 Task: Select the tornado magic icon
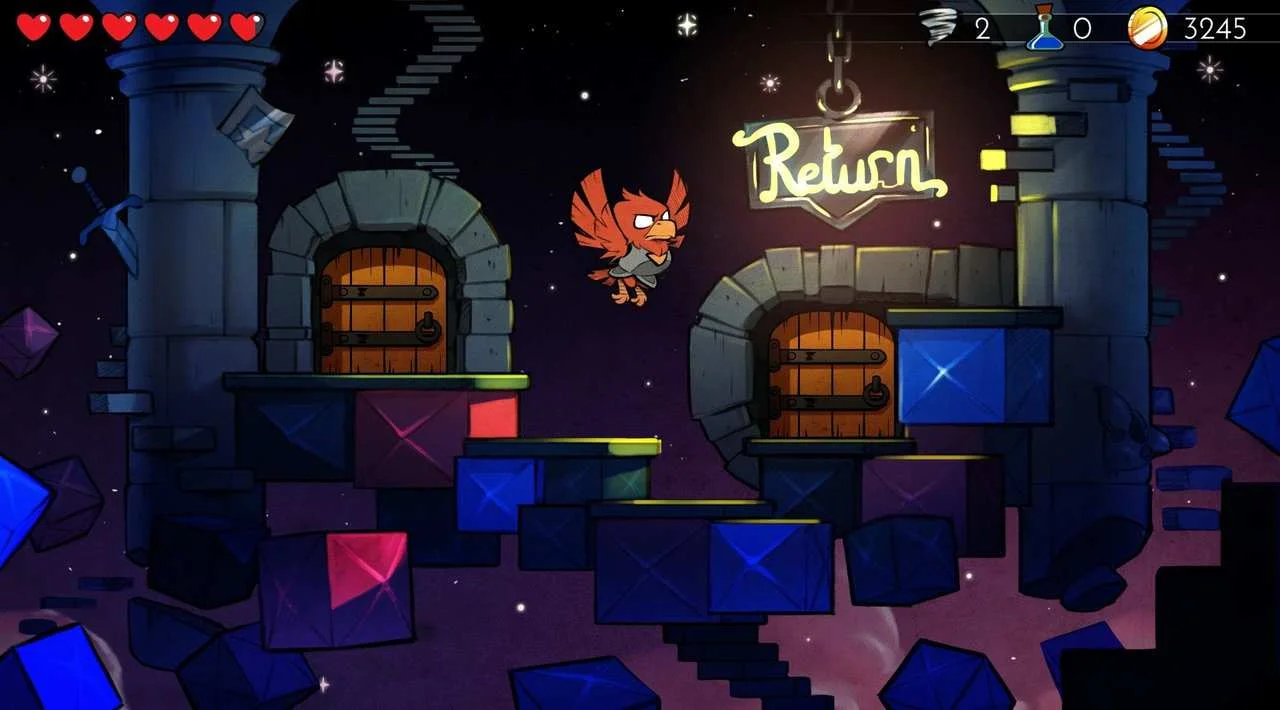938,26
